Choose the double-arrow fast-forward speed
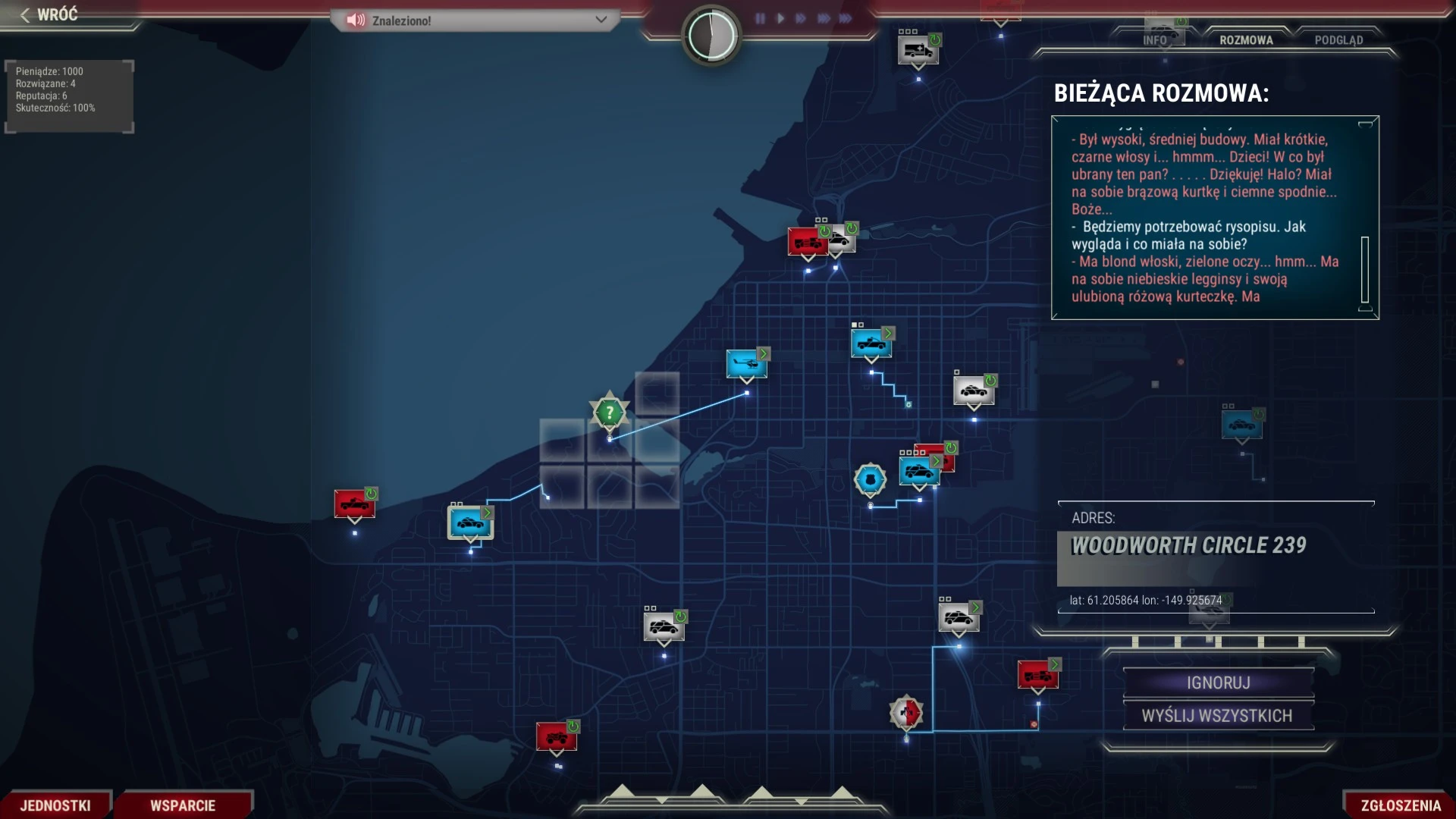Screen dimensions: 1456x819 tap(801, 18)
